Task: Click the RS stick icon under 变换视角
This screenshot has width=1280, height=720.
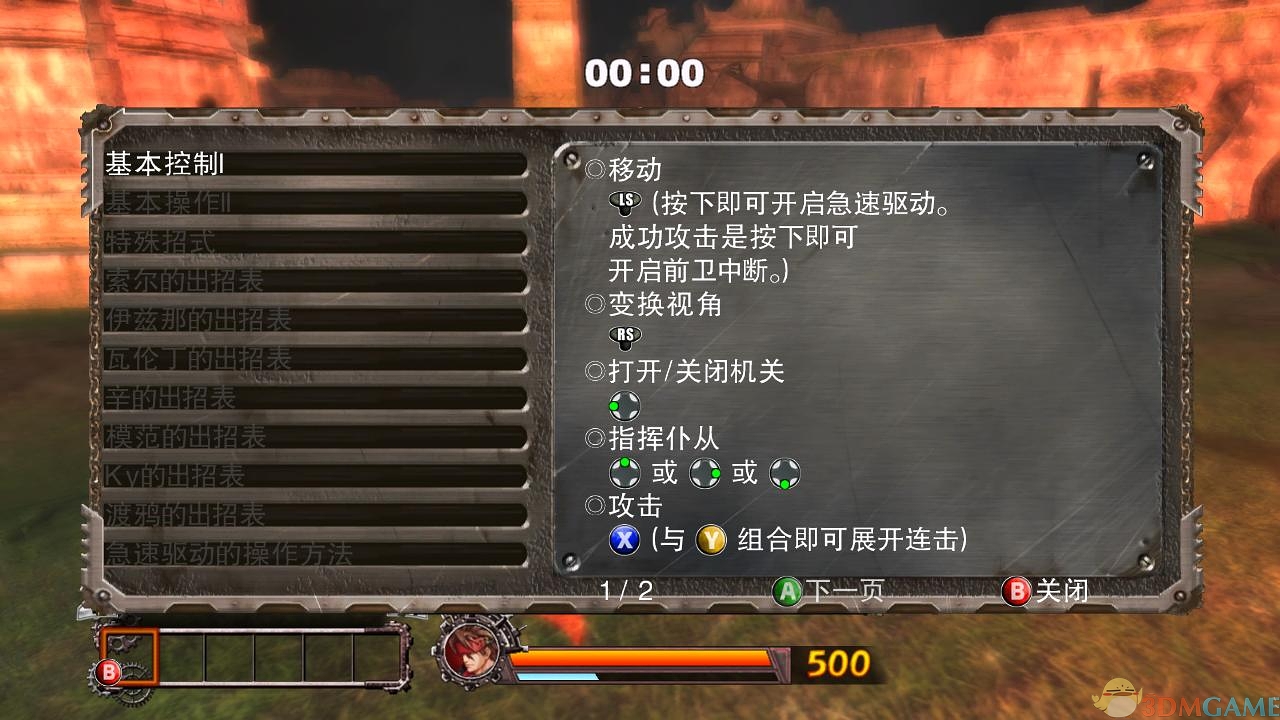Action: coord(623,338)
